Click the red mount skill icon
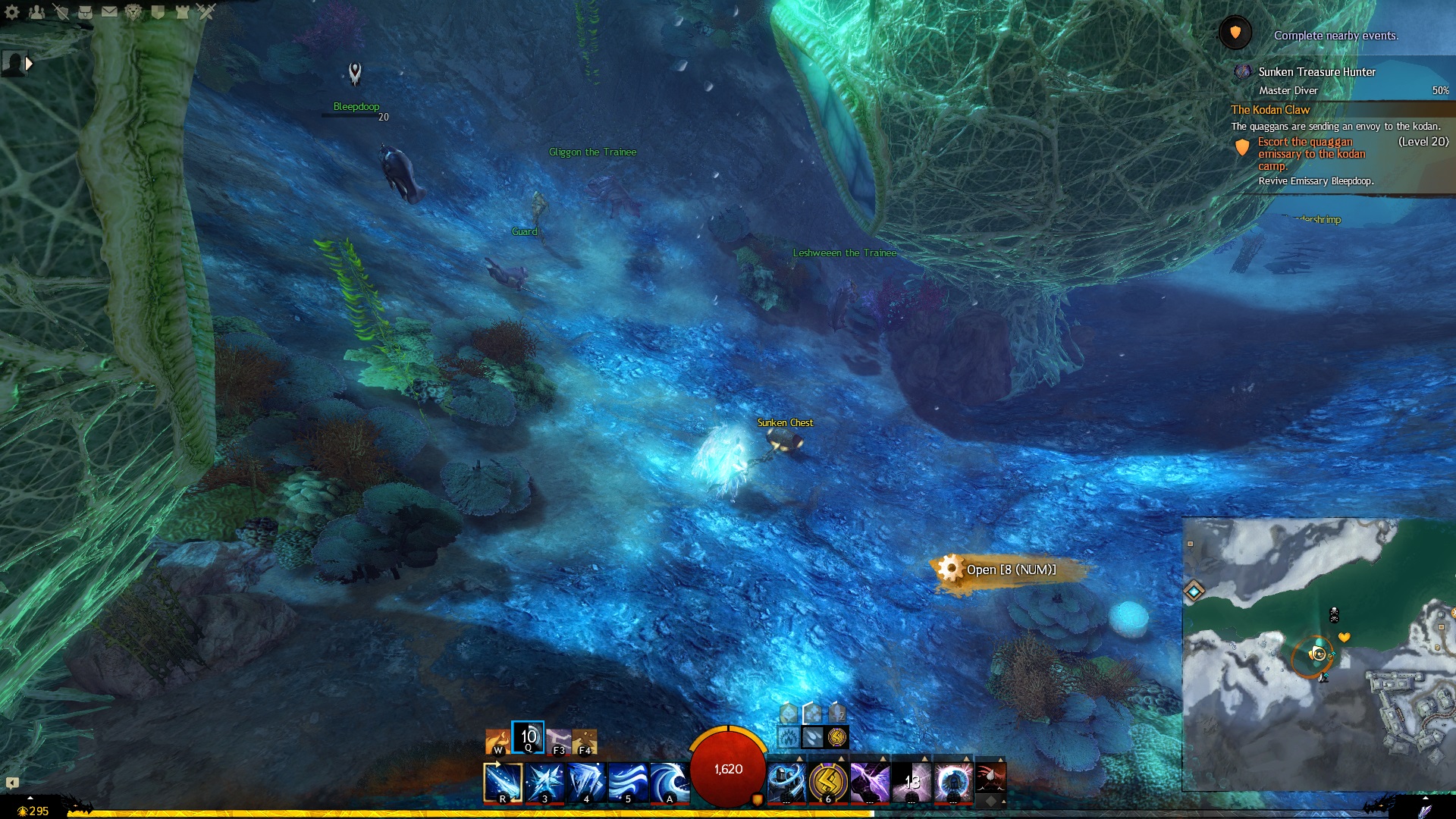Screen dimensions: 1456x819 [990, 778]
